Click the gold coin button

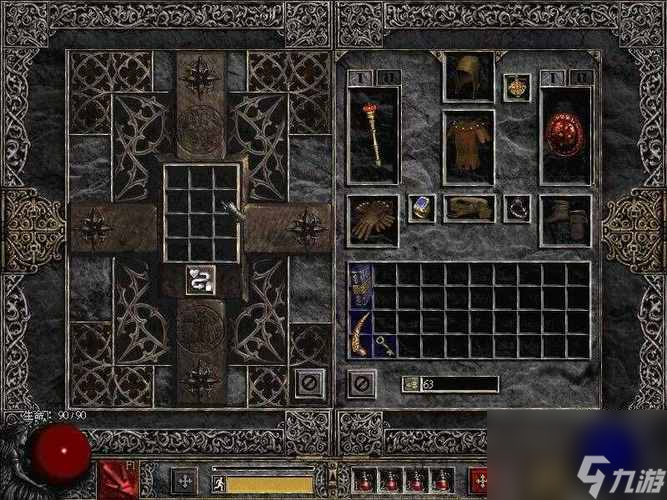pos(410,384)
